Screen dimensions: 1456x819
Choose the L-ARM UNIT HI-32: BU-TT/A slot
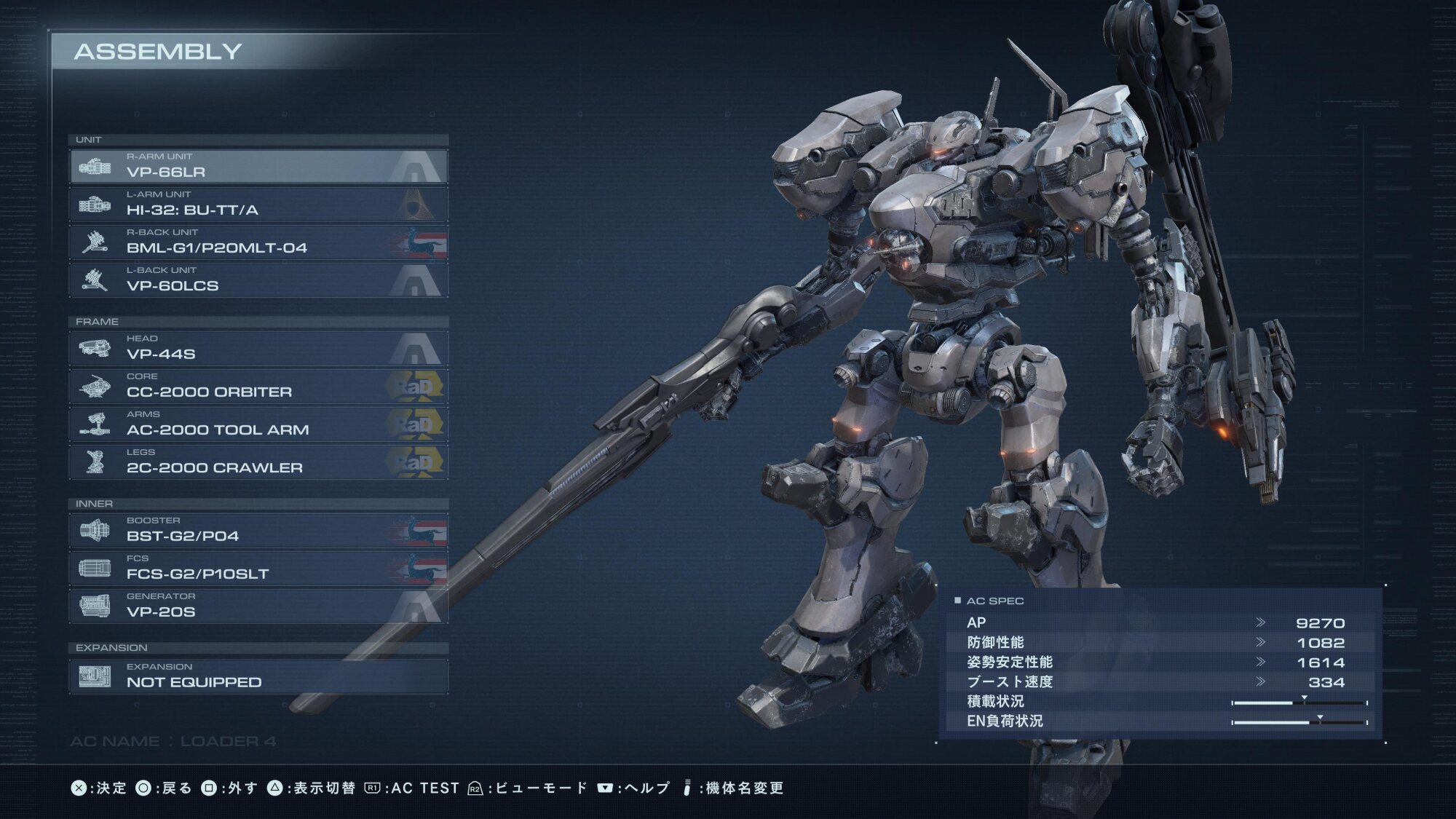click(258, 205)
